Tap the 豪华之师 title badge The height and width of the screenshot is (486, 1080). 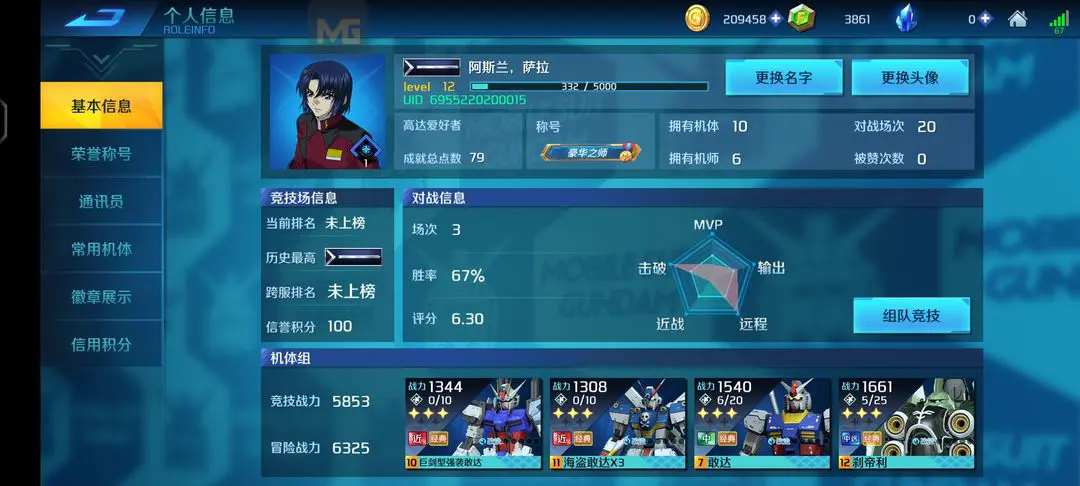pyautogui.click(x=588, y=153)
